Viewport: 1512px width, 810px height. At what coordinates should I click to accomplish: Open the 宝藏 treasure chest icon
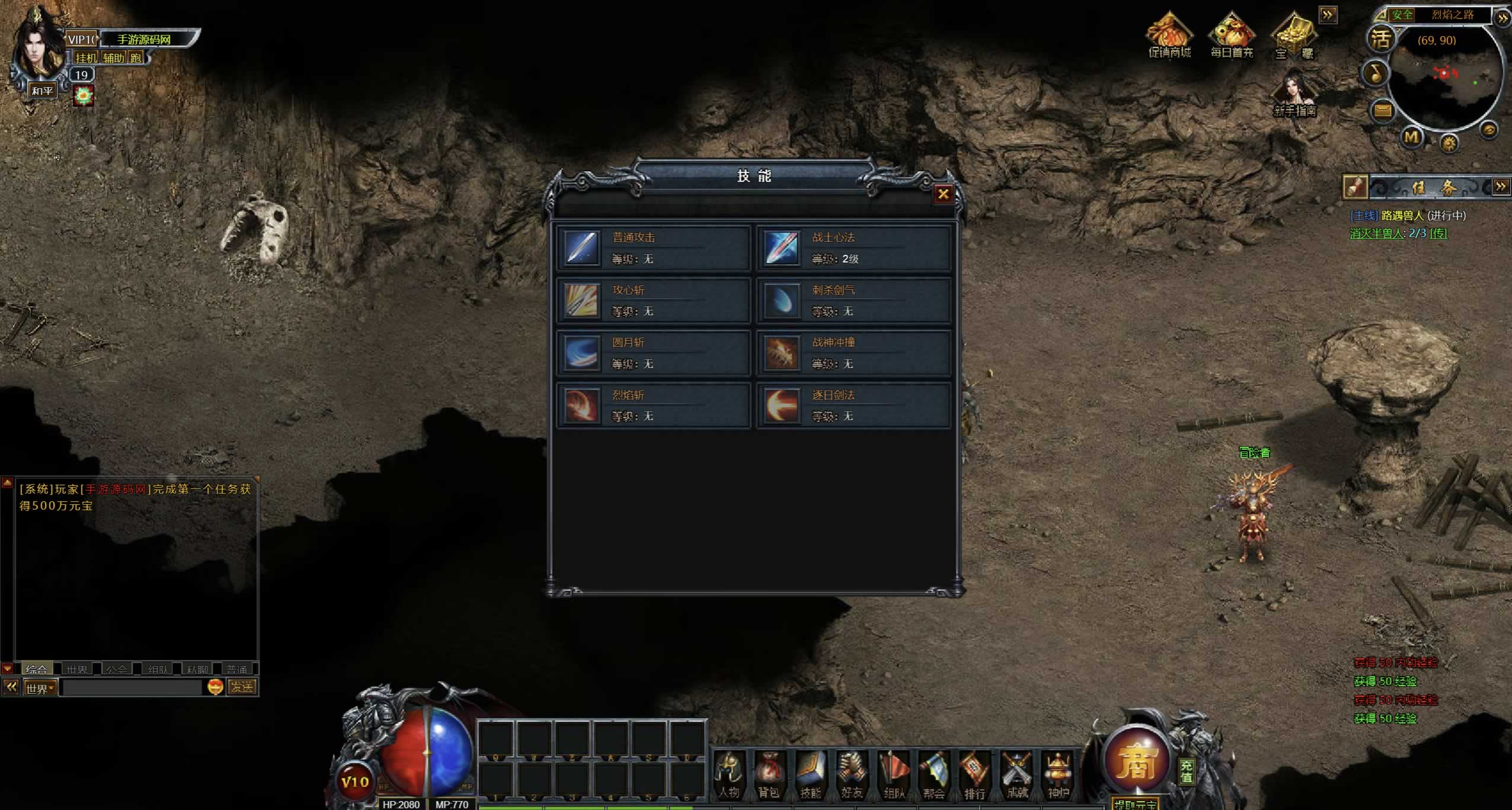tap(1294, 36)
